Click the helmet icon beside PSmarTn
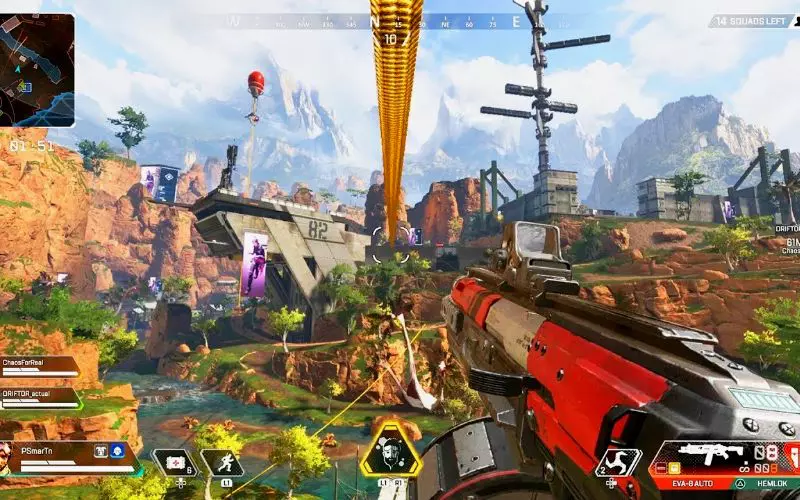800x500 pixels. pyautogui.click(x=117, y=451)
